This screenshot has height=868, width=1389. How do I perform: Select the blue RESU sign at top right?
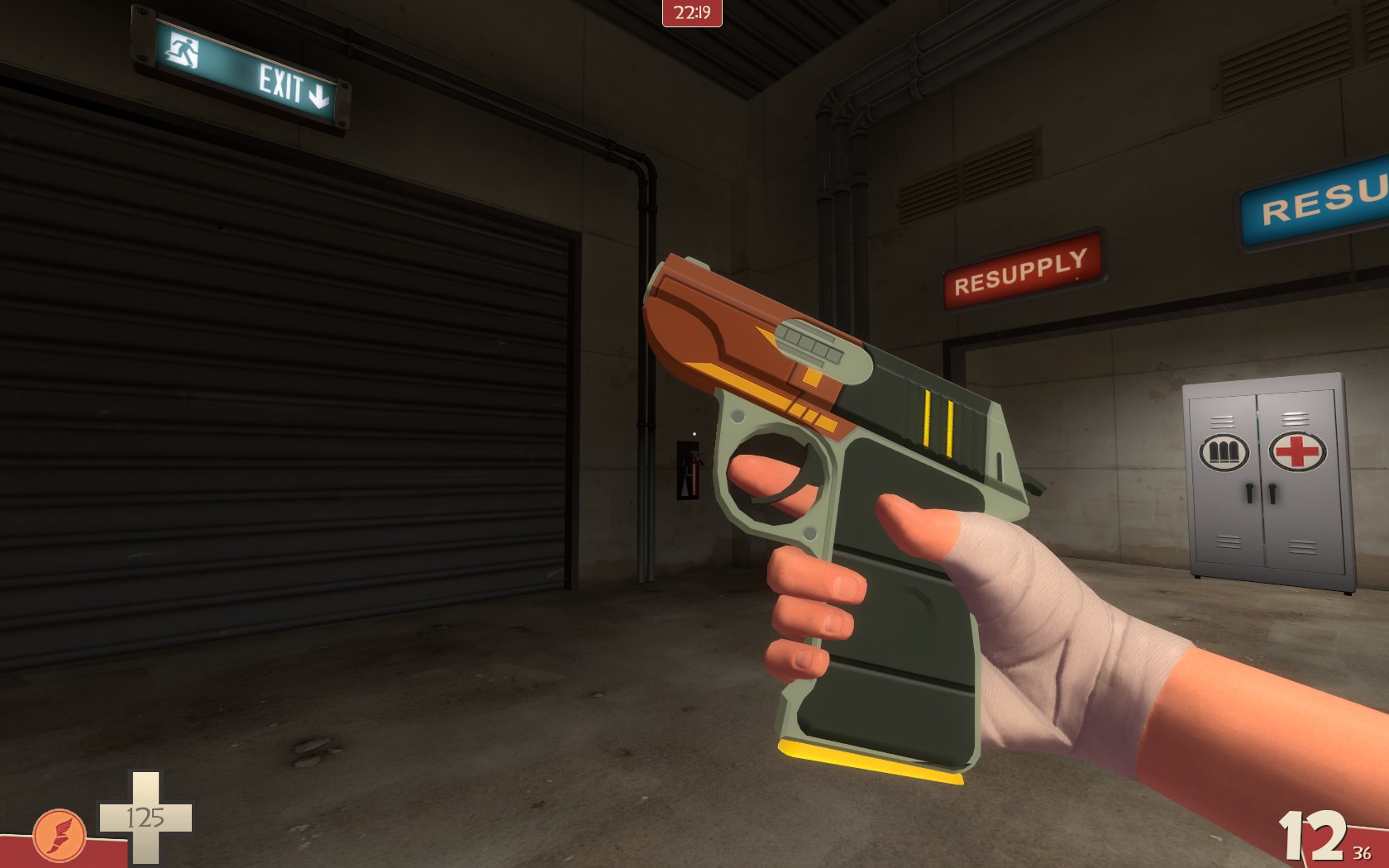click(1315, 209)
